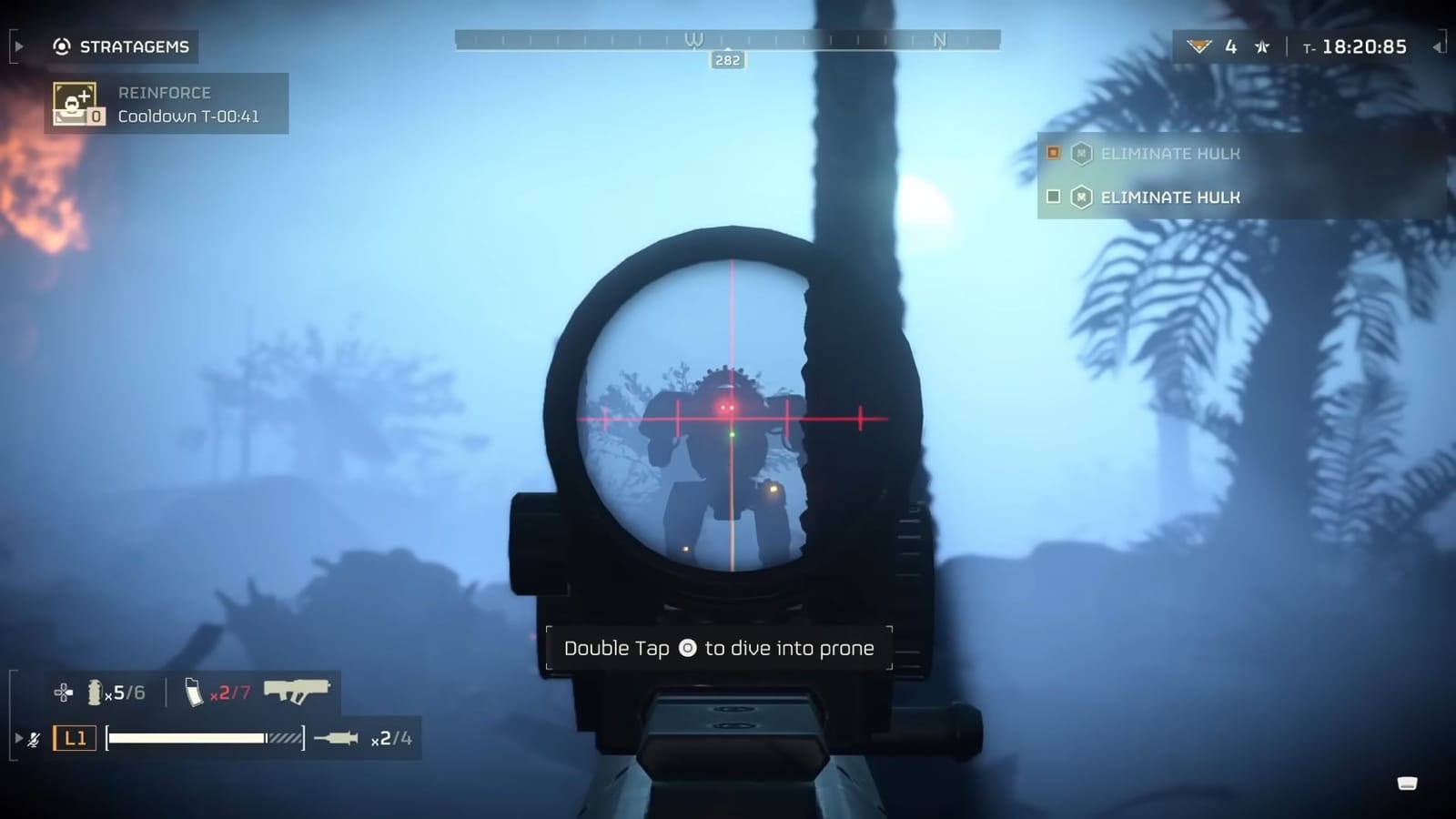The height and width of the screenshot is (819, 1456).
Task: Click the orange samples triangle icon
Action: pos(1201,45)
